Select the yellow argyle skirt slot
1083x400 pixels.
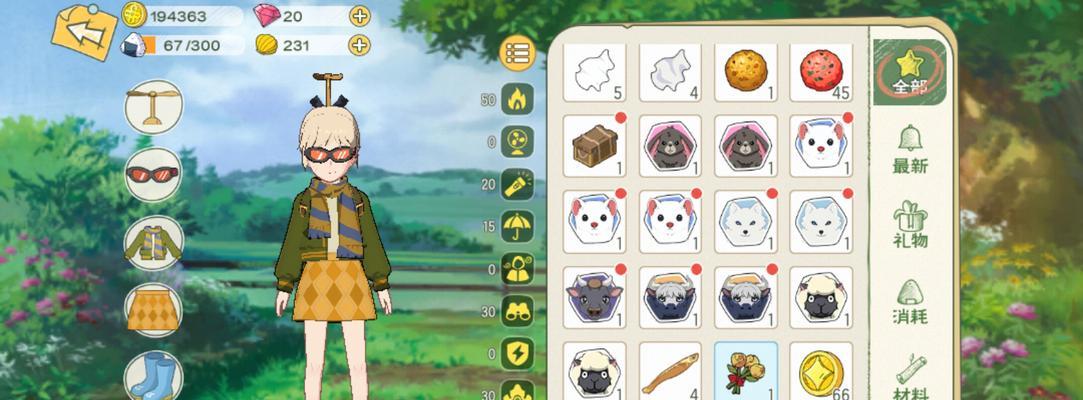click(x=153, y=310)
